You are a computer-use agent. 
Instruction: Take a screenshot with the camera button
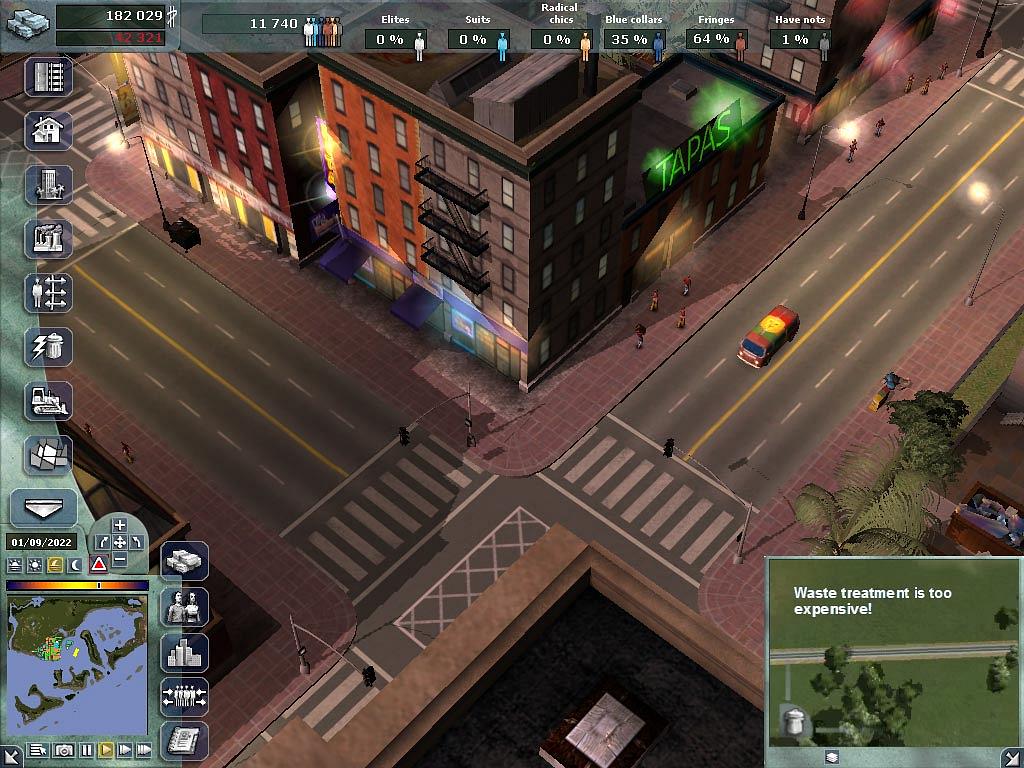64,750
